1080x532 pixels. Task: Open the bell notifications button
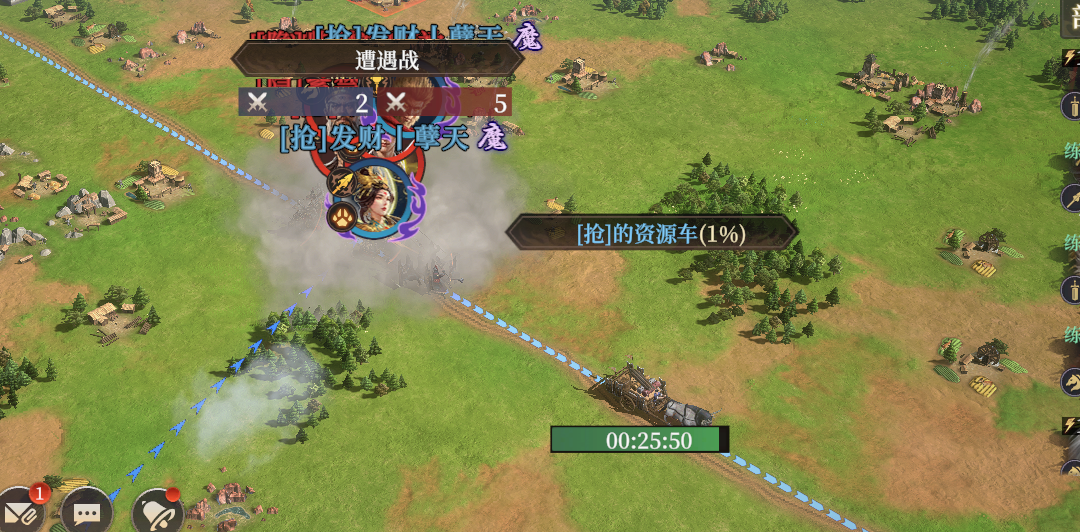point(157,513)
